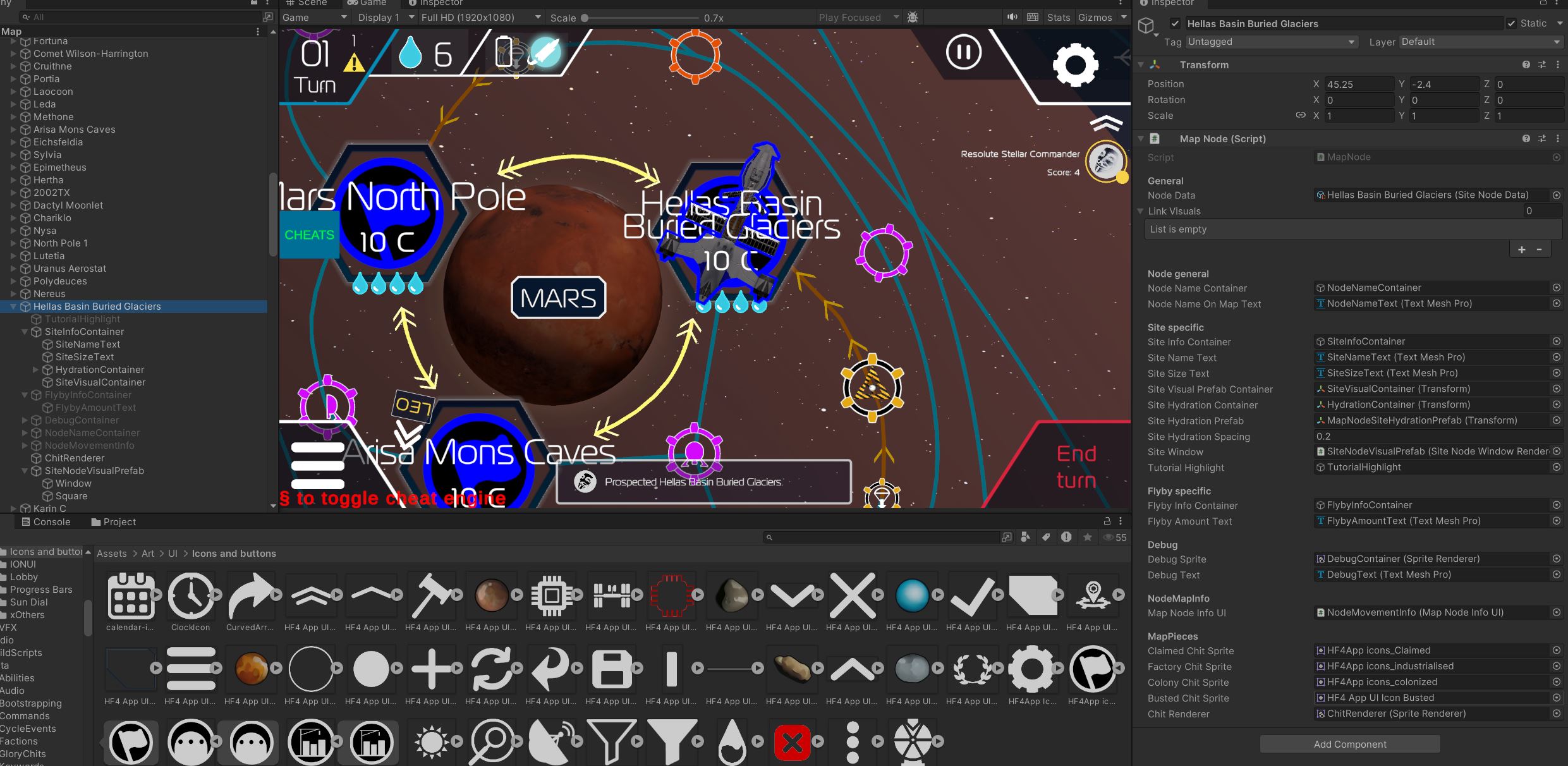1568x766 pixels.
Task: Open the CHEATS panel
Action: pyautogui.click(x=309, y=235)
